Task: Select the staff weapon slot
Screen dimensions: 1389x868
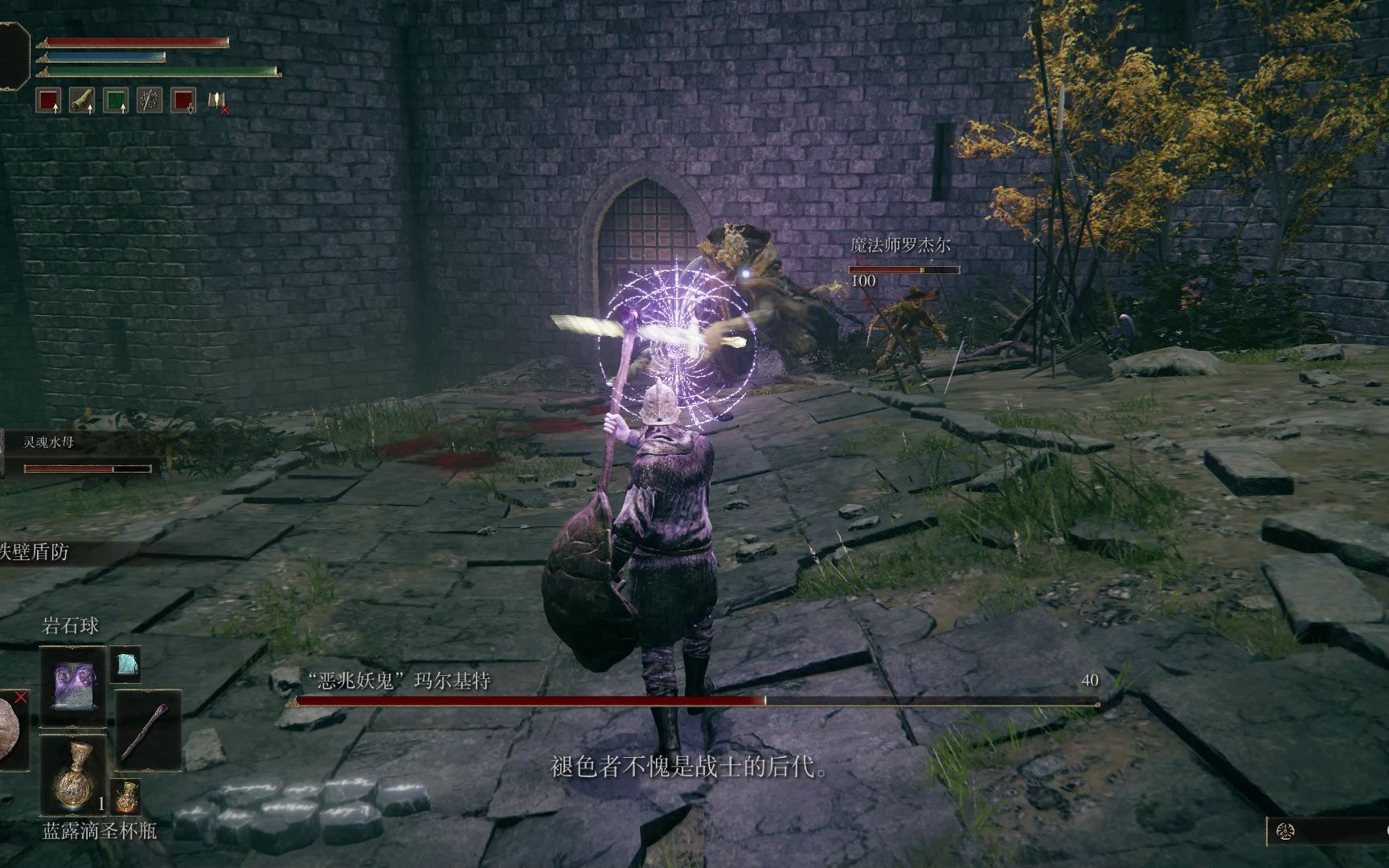Action: 148,731
